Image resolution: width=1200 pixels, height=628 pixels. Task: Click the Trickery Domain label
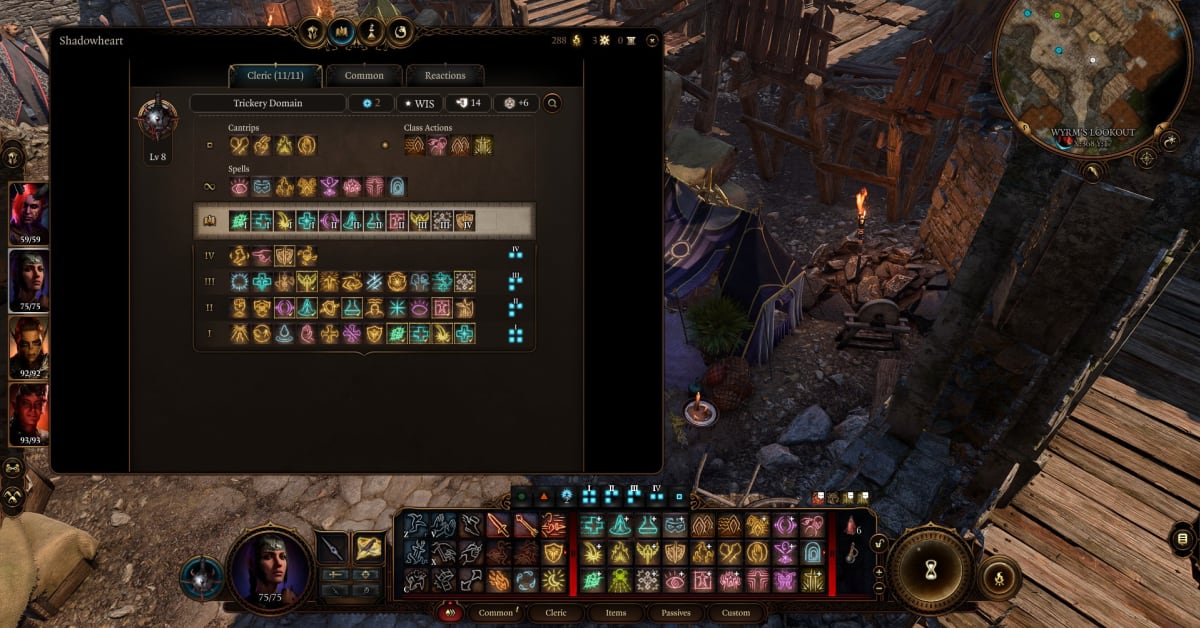pos(267,103)
